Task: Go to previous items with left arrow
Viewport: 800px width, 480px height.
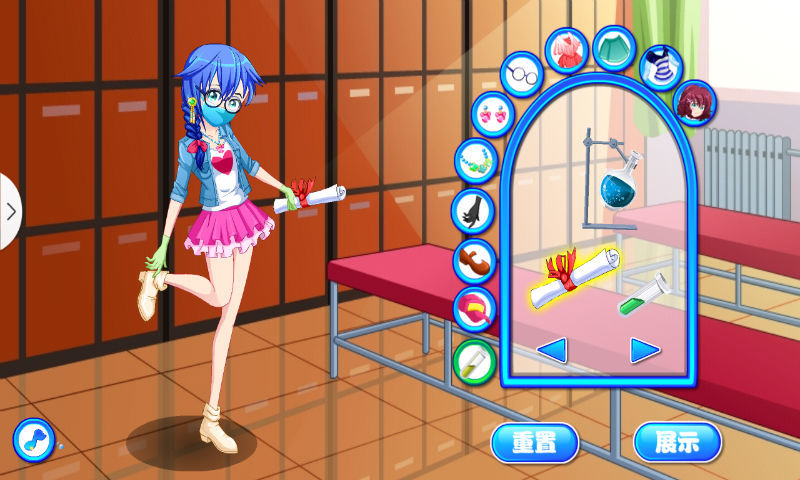Action: coord(552,349)
